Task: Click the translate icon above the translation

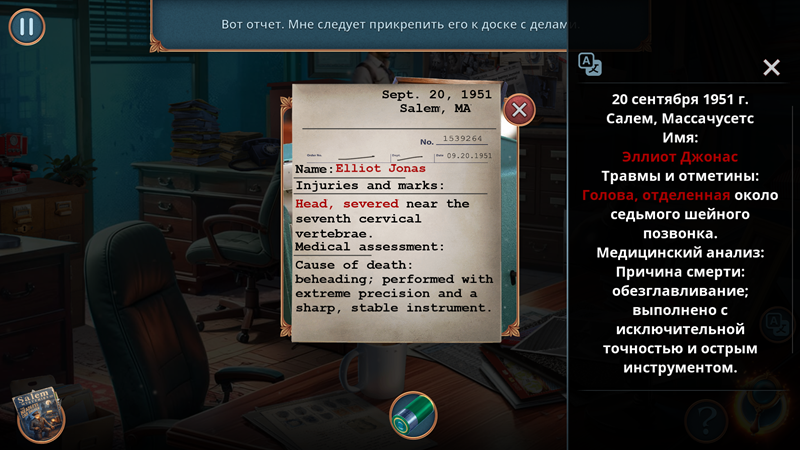Action: pyautogui.click(x=590, y=64)
